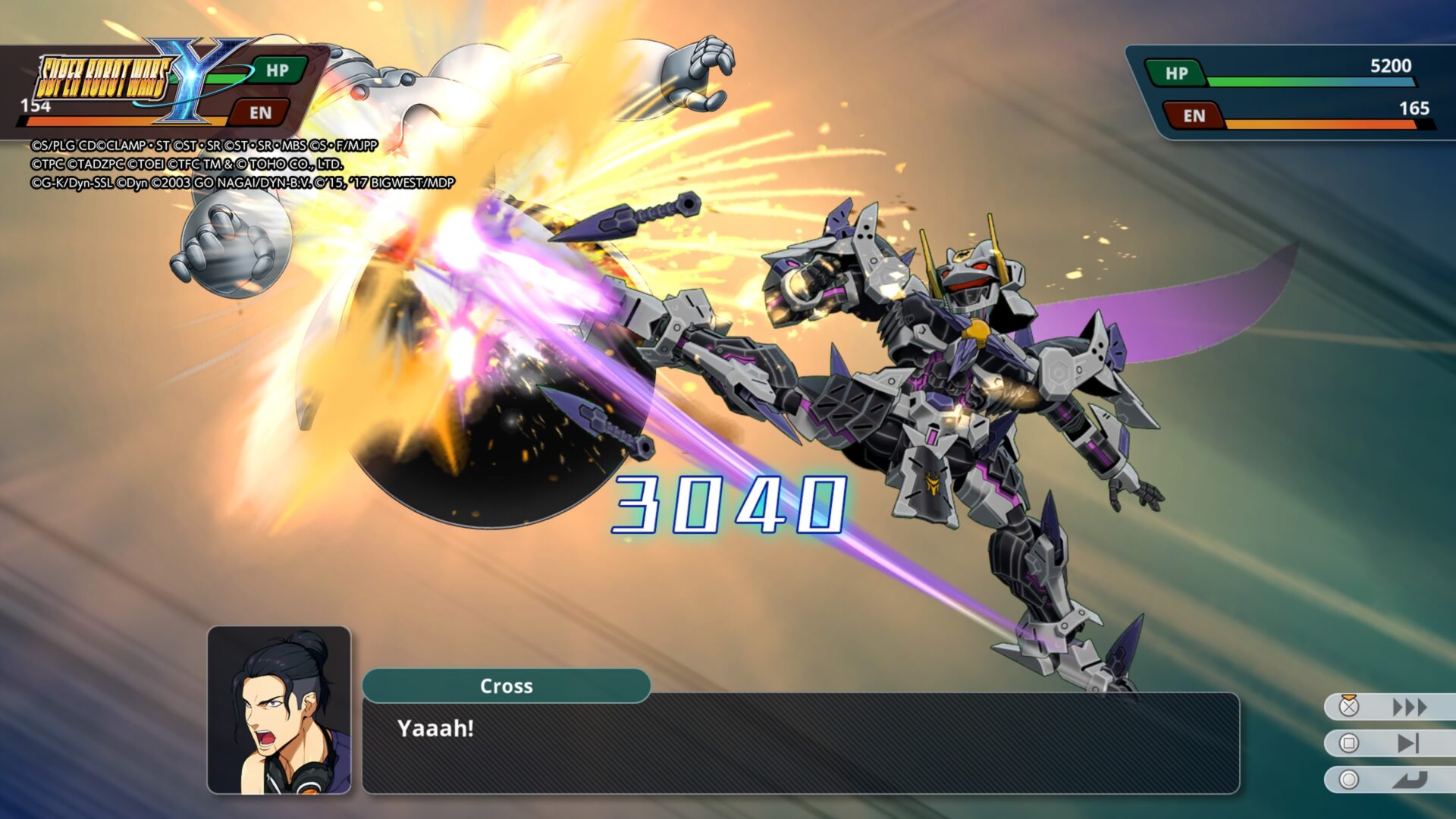Skip the battle animation with the skip-to-end button
Screen dimensions: 1456x819
[x=1407, y=743]
